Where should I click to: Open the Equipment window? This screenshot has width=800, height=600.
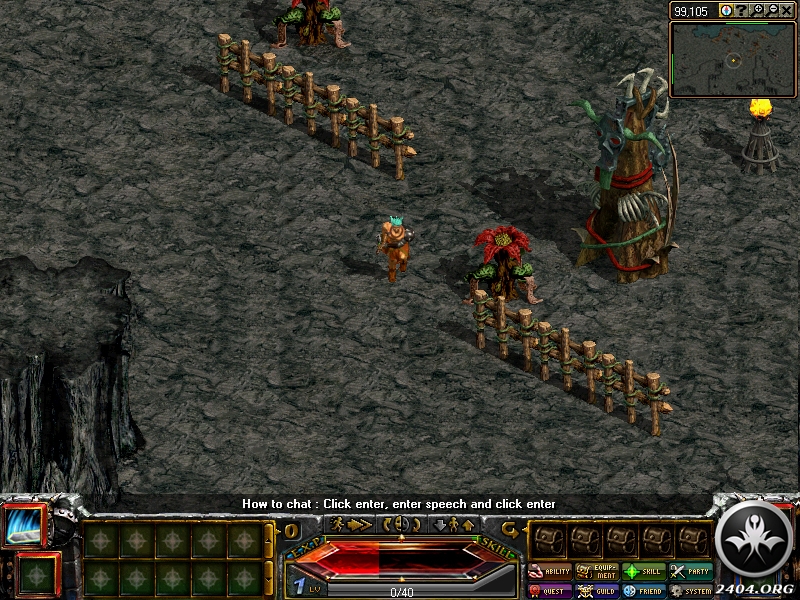pyautogui.click(x=597, y=572)
